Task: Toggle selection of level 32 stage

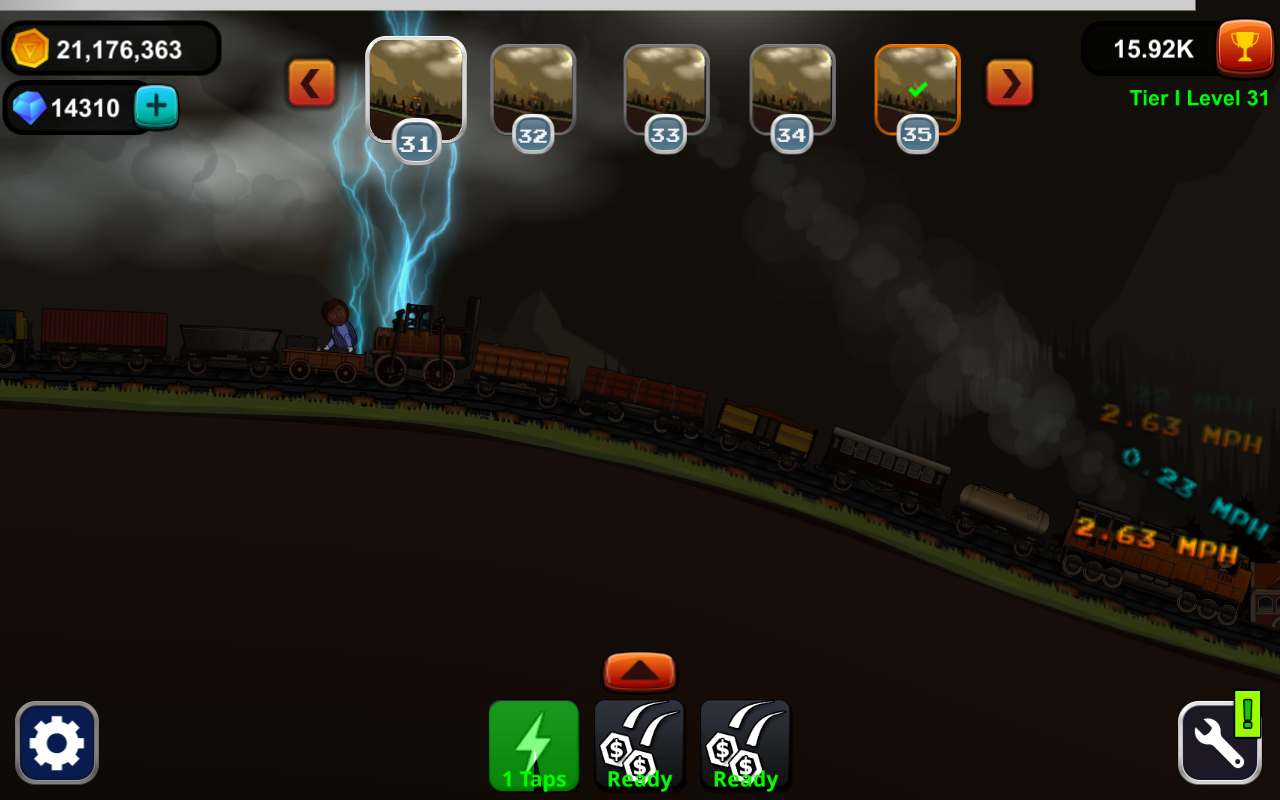Action: [x=533, y=90]
